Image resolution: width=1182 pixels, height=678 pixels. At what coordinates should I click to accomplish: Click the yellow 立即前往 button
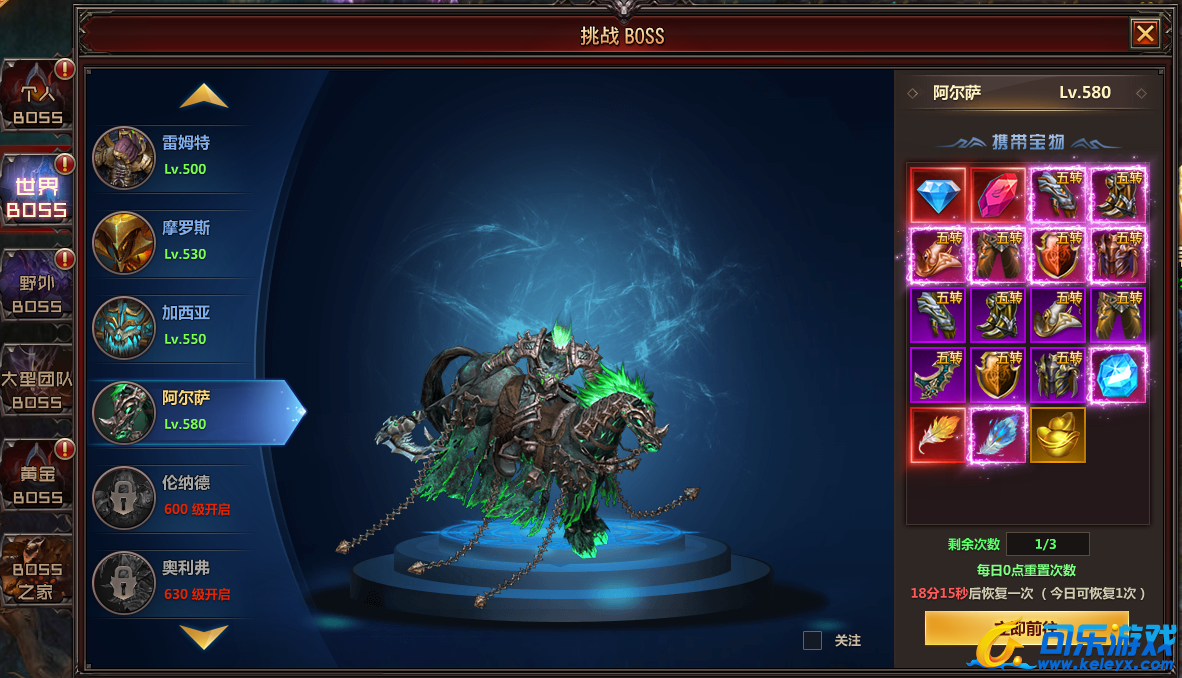(x=1026, y=628)
